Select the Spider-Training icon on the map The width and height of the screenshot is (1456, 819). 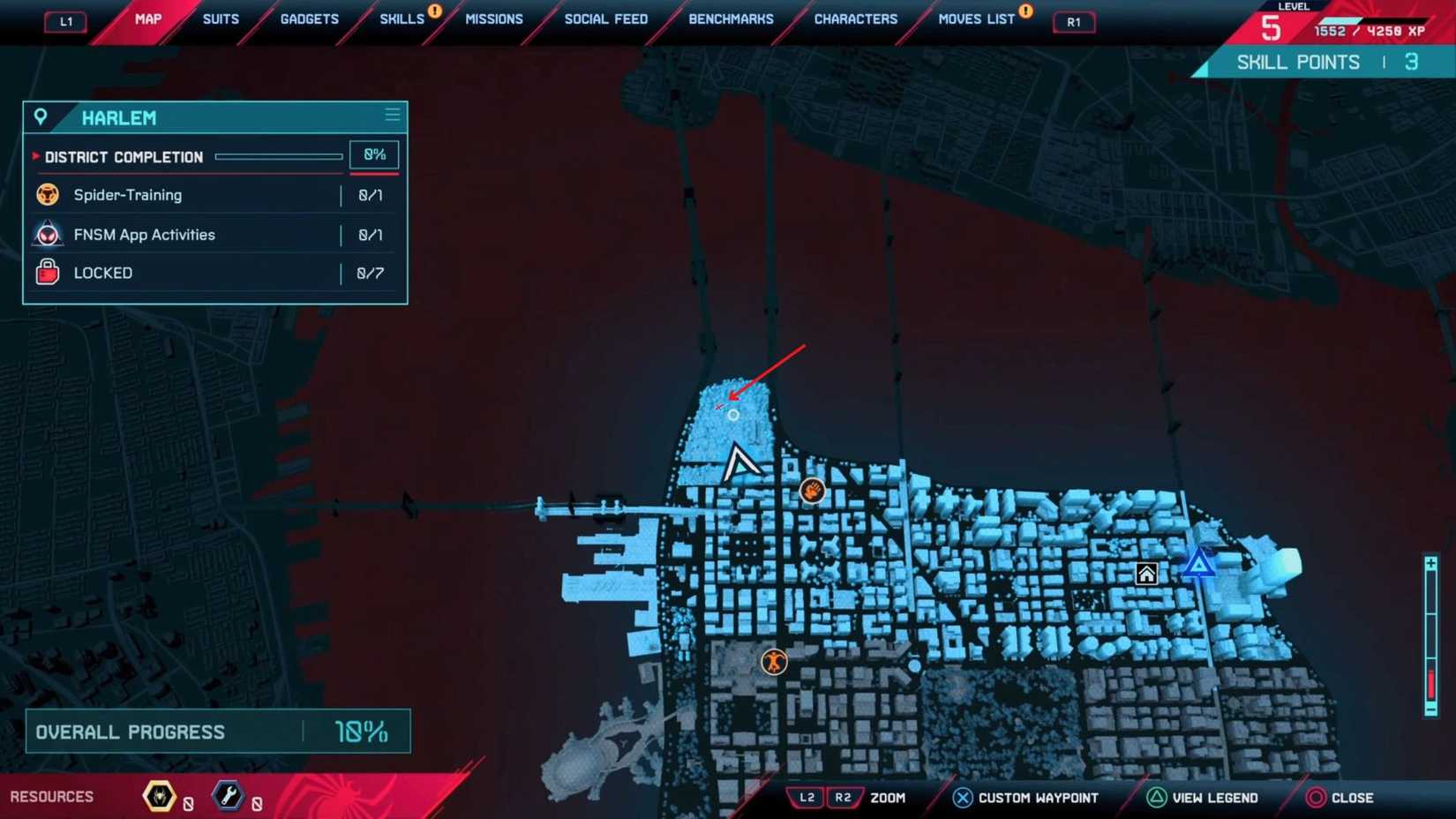774,662
